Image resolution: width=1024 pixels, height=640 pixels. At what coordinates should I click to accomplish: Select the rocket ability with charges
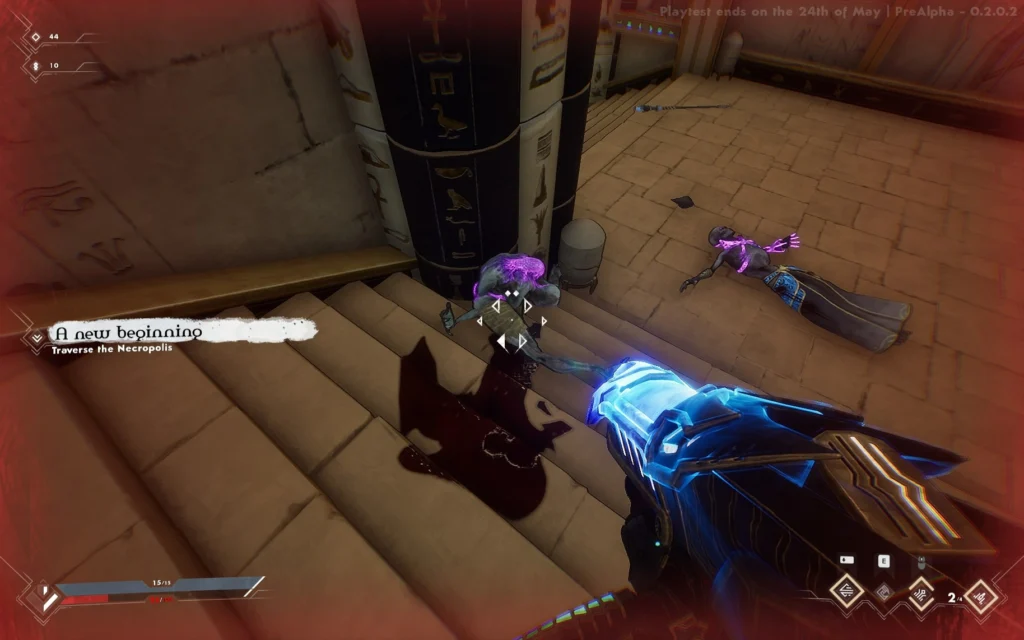tap(980, 598)
